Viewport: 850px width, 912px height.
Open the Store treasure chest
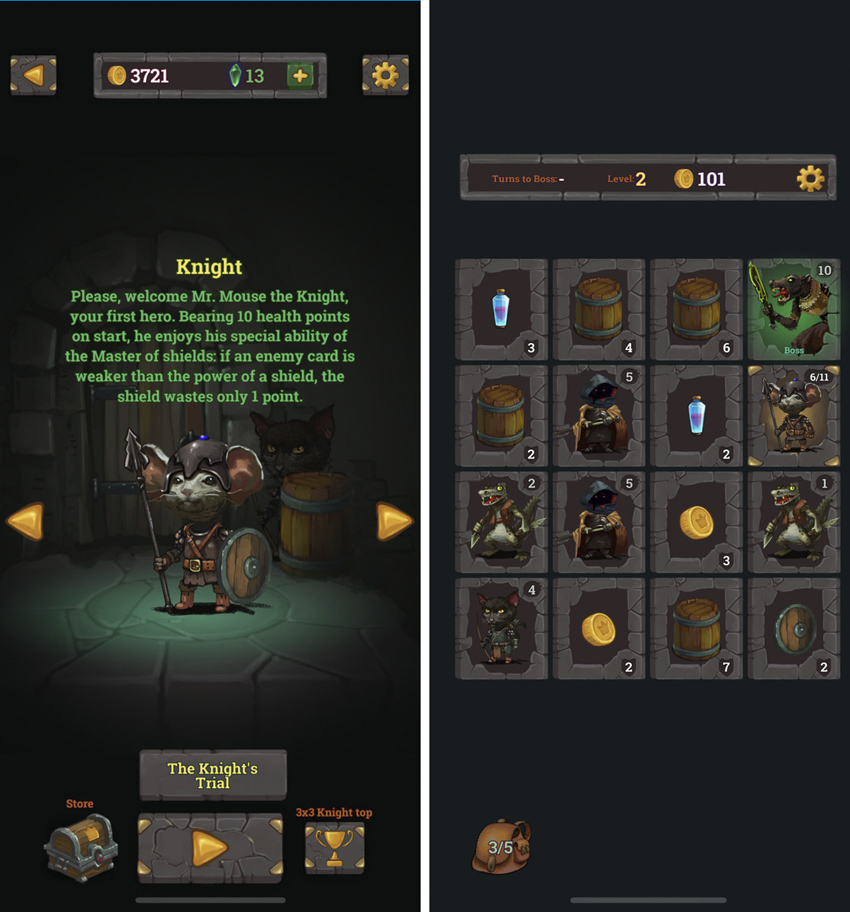80,846
